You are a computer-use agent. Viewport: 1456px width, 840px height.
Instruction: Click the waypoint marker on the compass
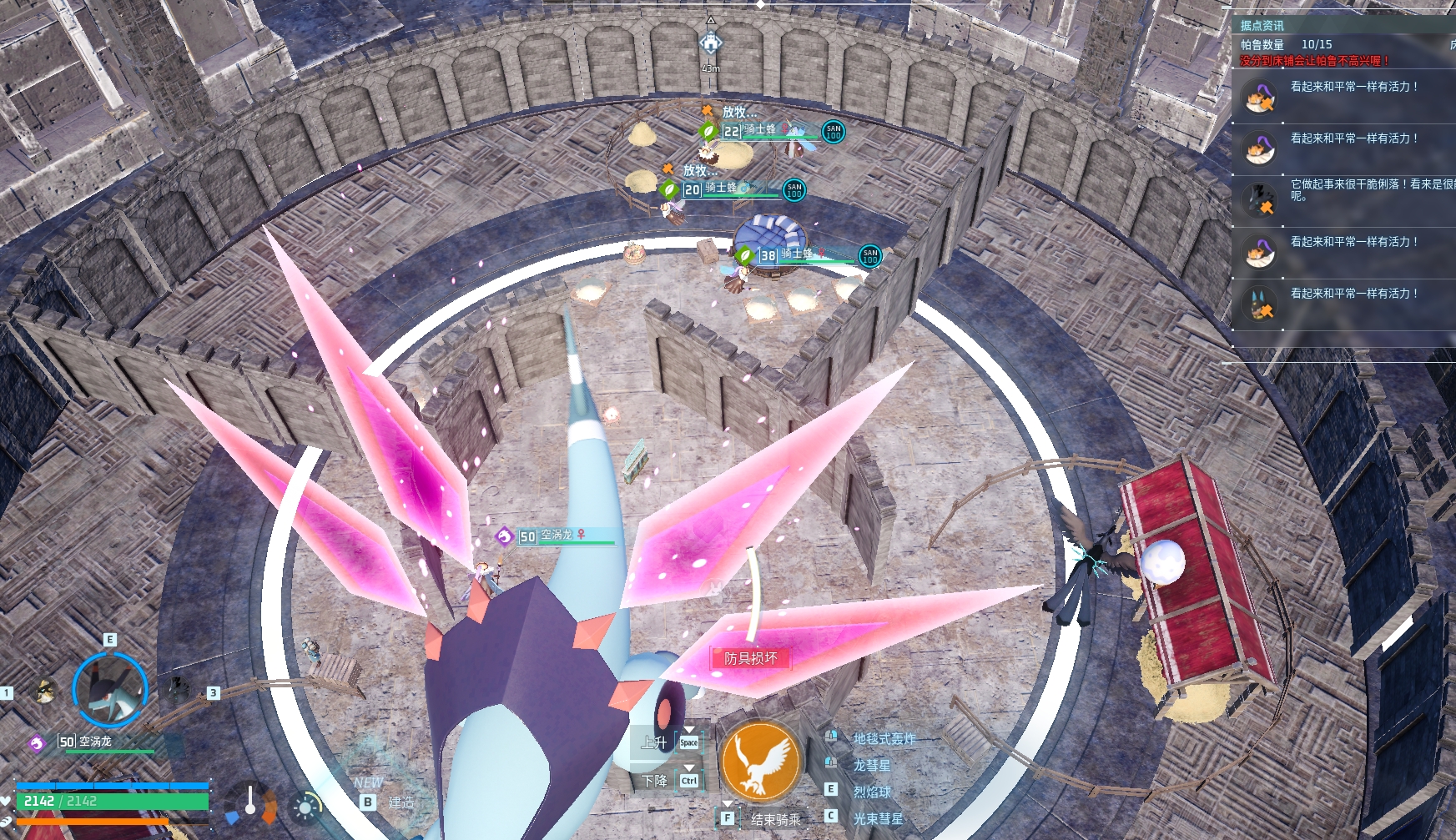[710, 42]
